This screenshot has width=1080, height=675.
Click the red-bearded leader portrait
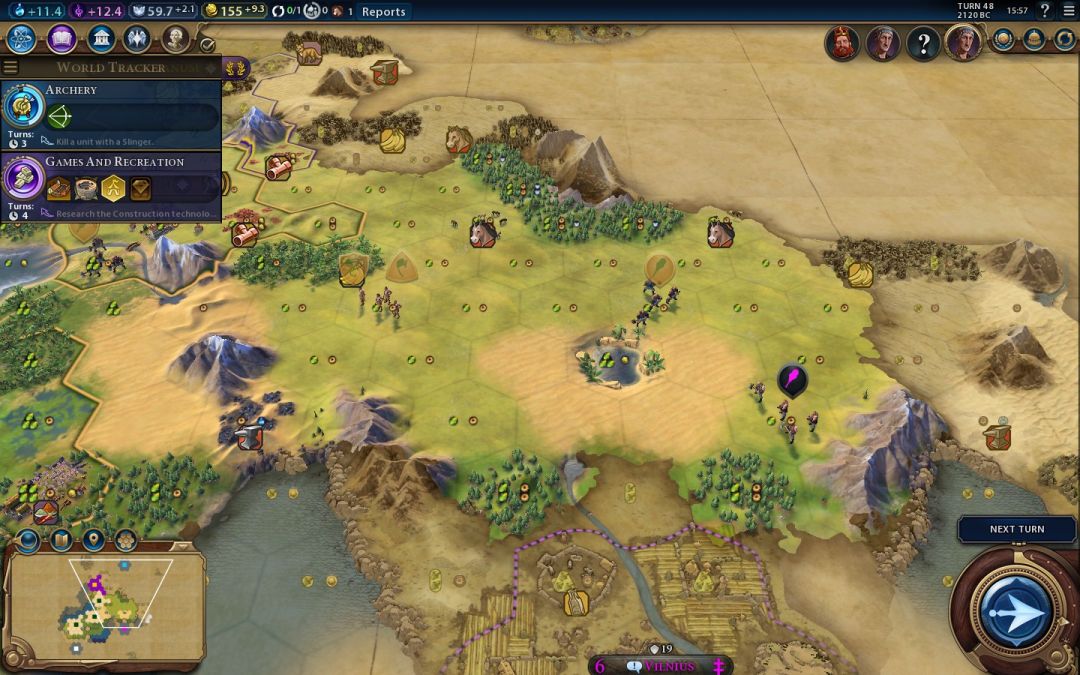[x=842, y=43]
